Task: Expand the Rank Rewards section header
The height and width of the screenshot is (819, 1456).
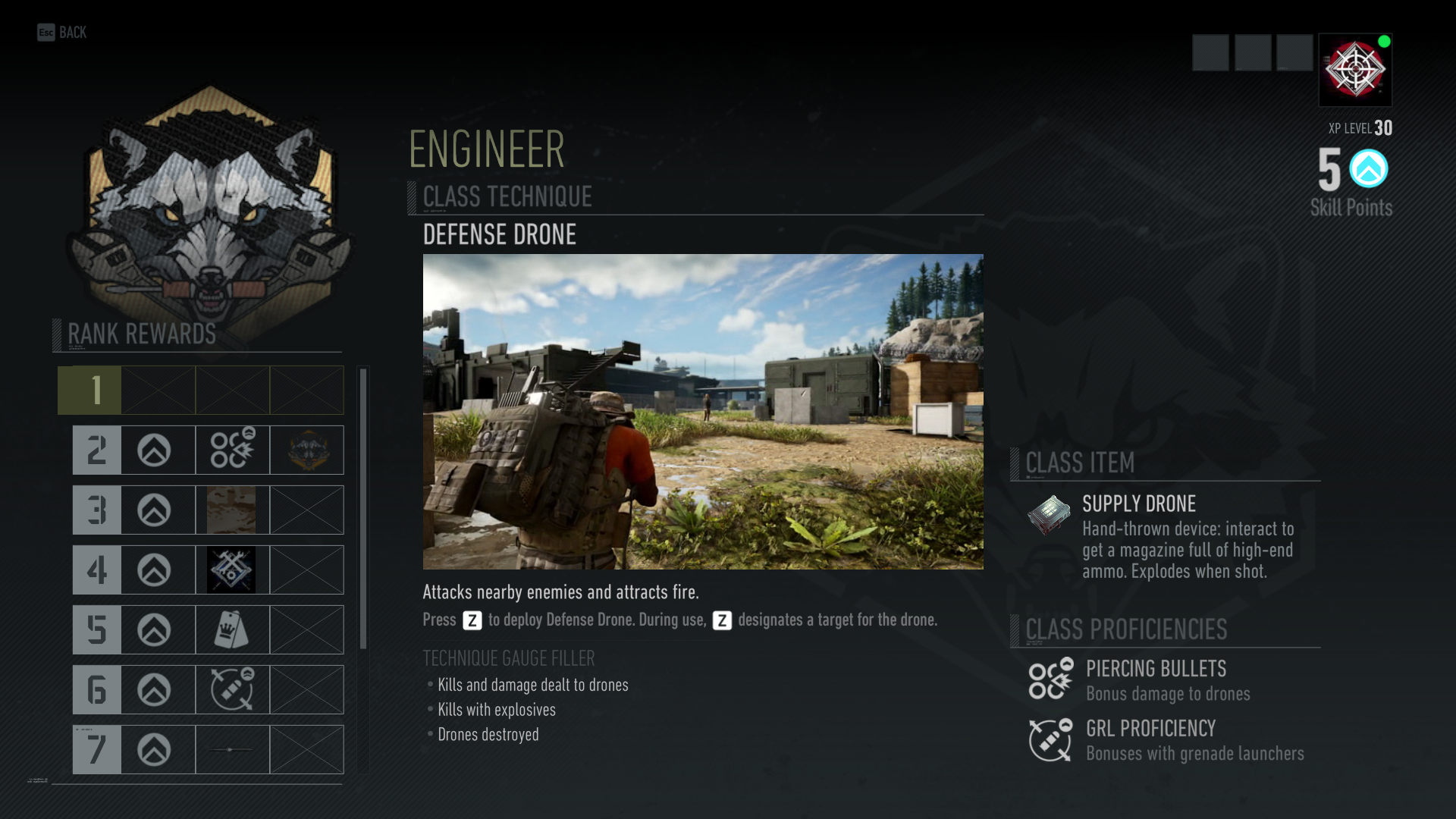Action: [141, 332]
